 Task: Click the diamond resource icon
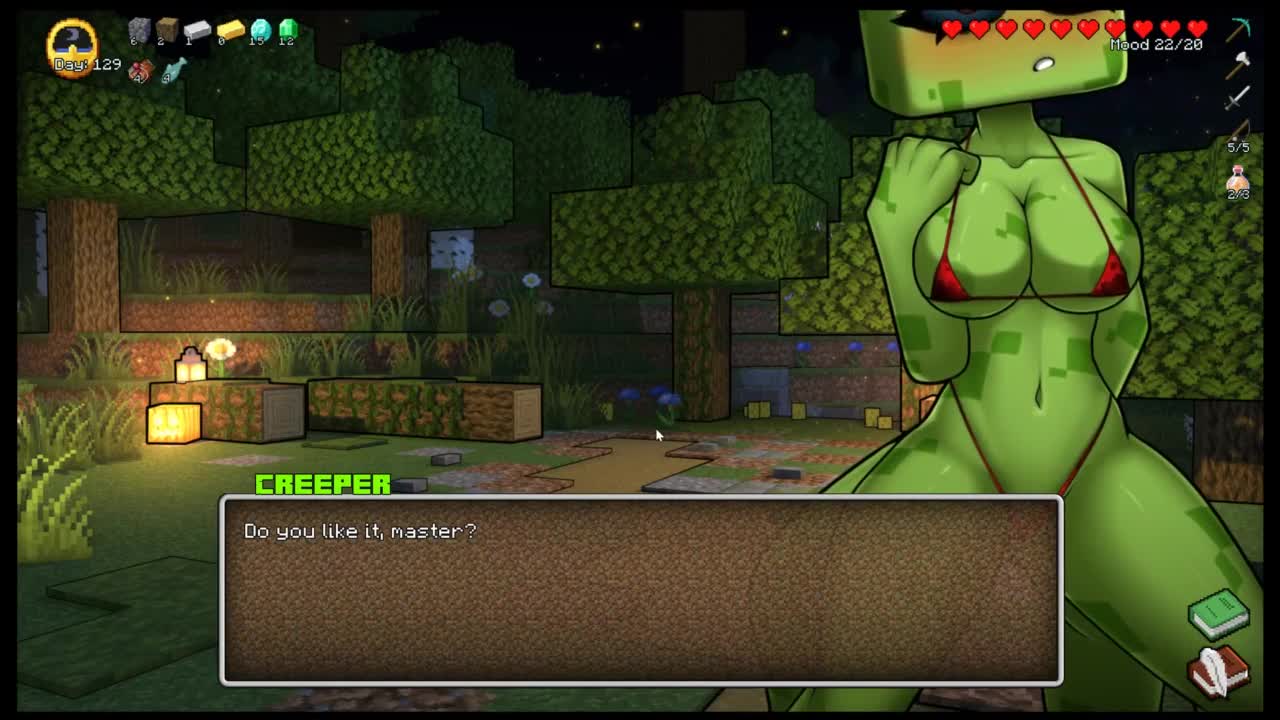pos(260,30)
